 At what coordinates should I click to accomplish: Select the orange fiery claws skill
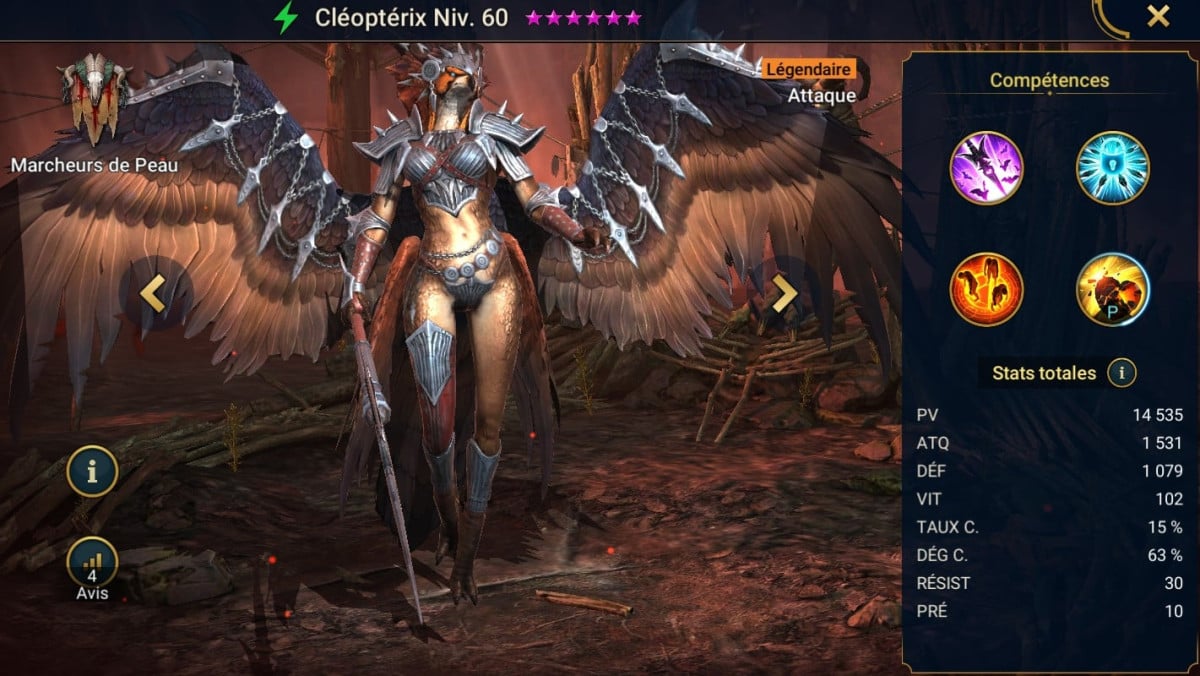point(986,289)
